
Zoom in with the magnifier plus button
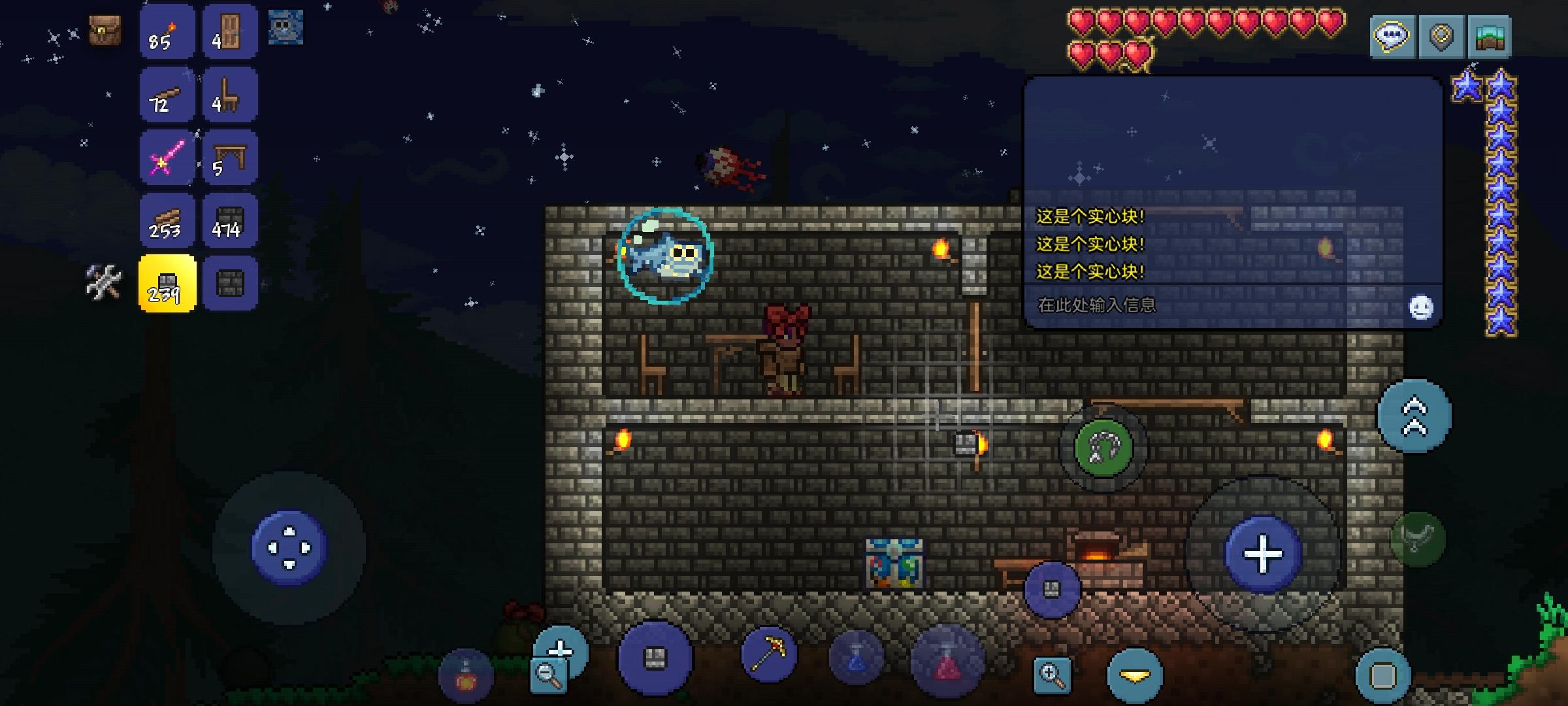[1051, 675]
